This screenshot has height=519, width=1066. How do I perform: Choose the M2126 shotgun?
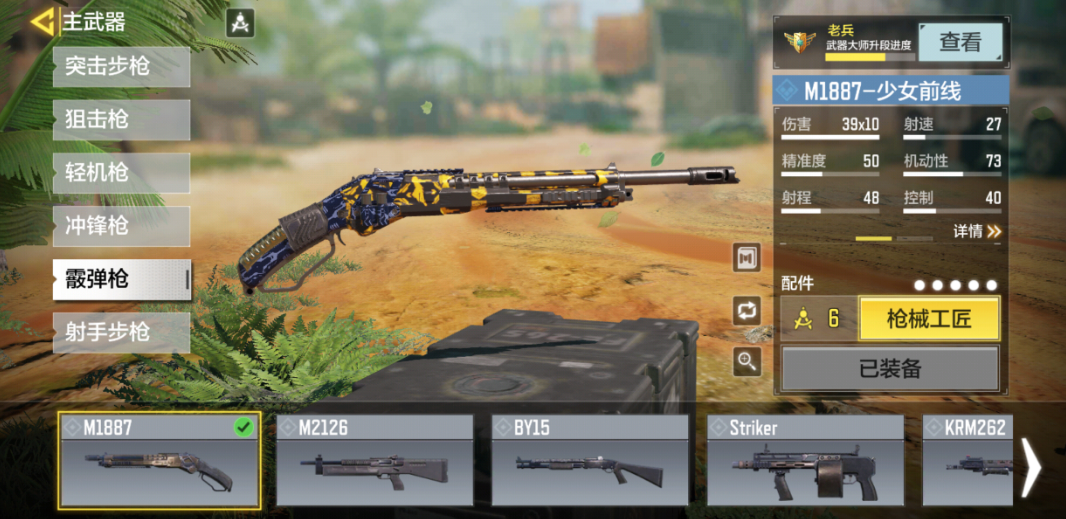click(x=374, y=460)
